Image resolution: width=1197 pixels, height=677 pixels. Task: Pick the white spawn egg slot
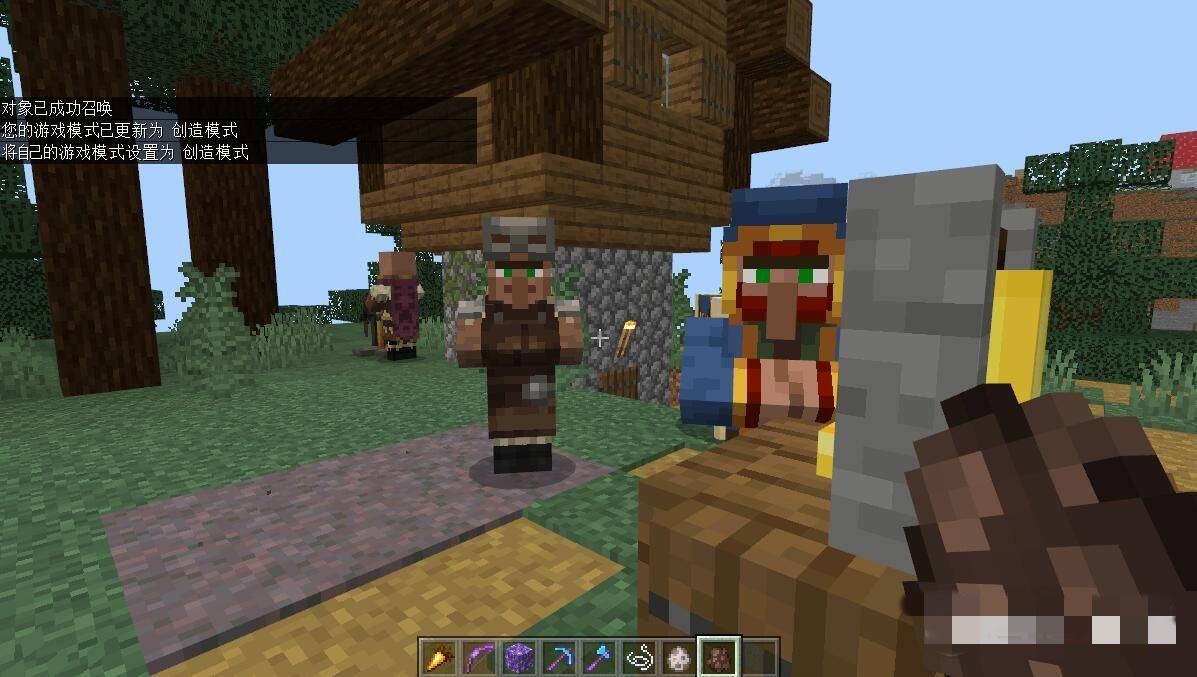(678, 658)
